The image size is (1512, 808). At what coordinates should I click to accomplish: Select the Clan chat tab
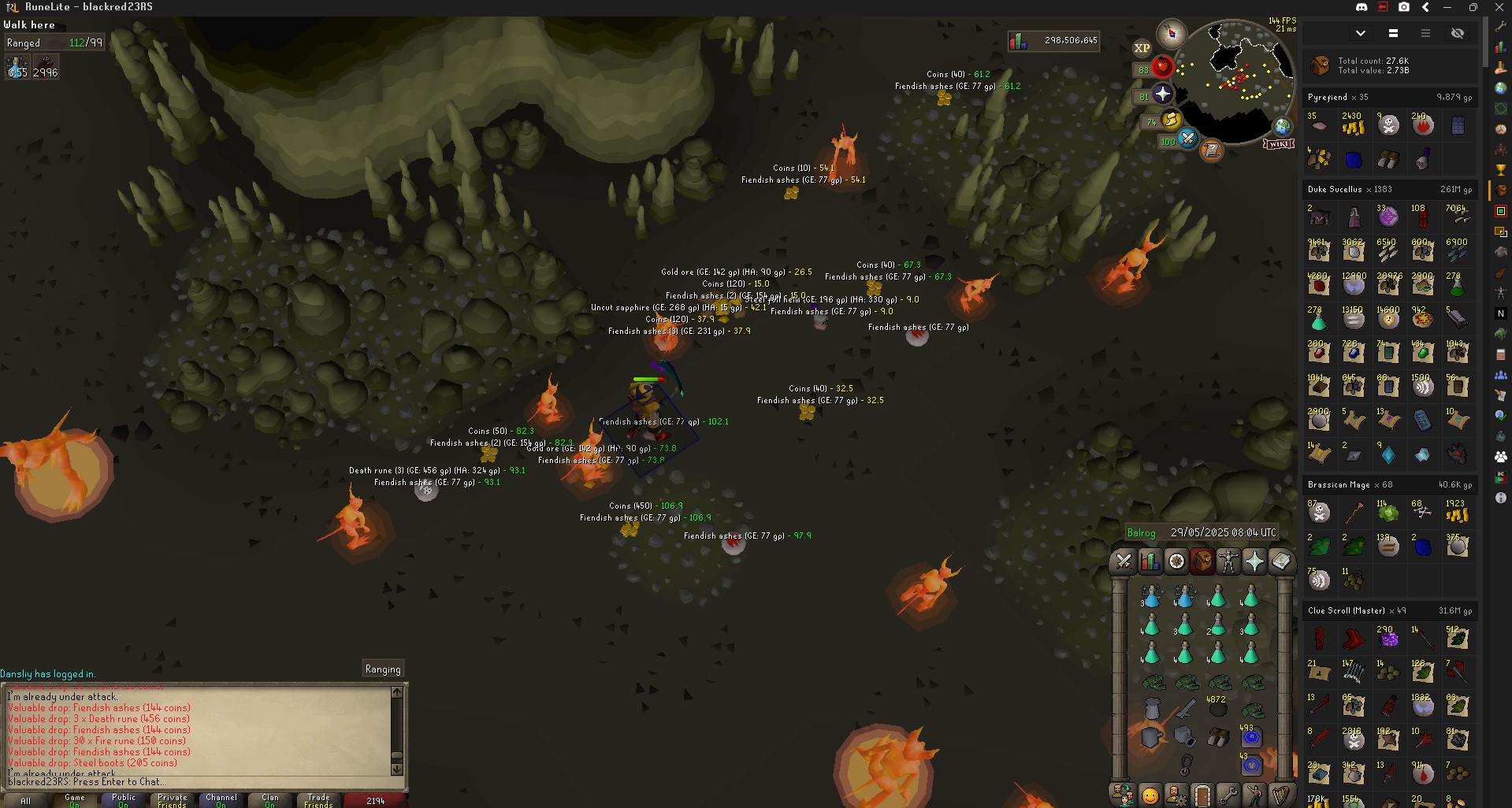(270, 800)
